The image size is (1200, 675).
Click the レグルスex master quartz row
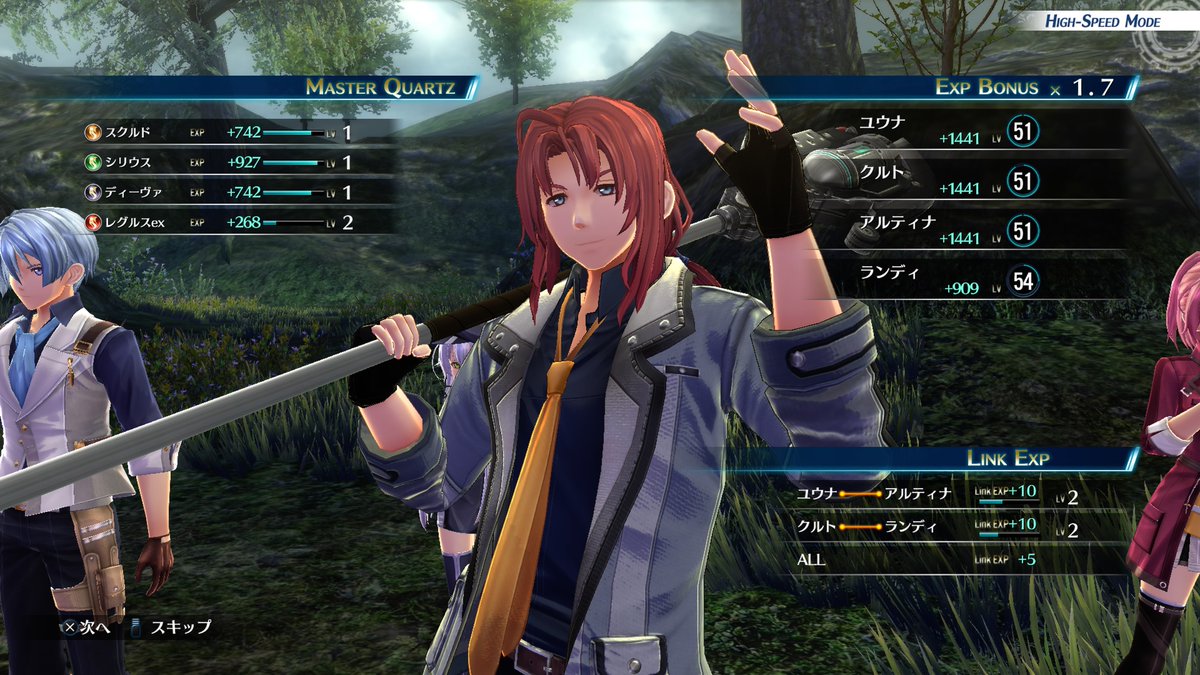click(x=218, y=222)
